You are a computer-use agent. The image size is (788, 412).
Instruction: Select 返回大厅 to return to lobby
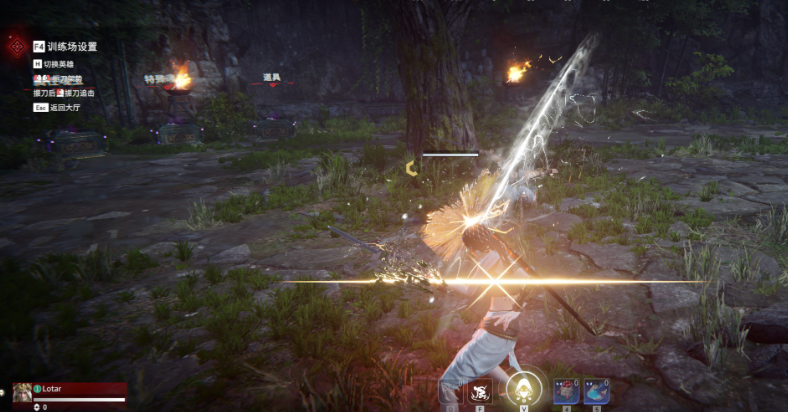point(65,106)
